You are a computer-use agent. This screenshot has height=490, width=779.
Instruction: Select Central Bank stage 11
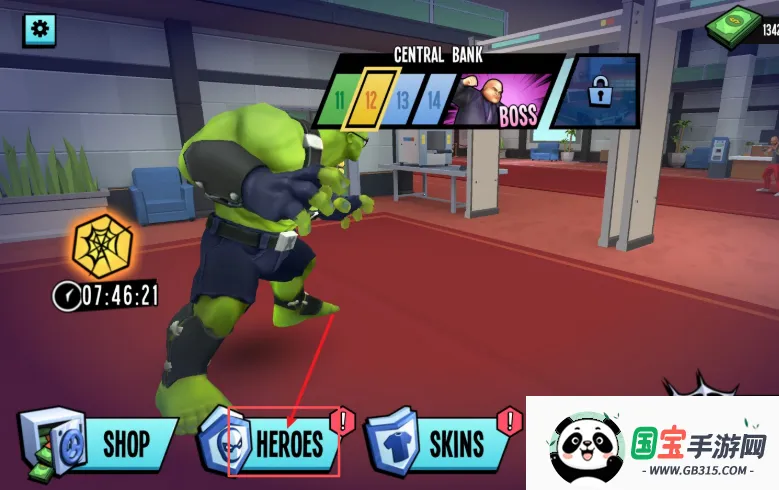tap(340, 101)
